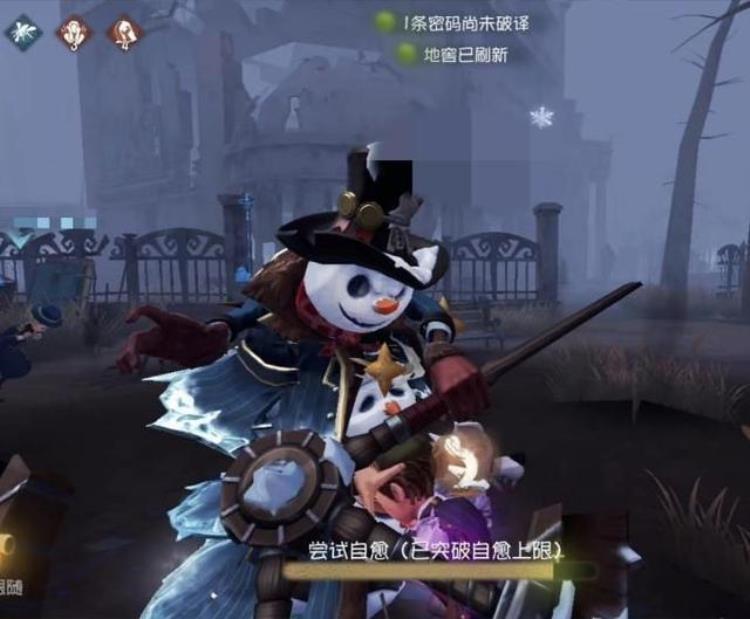750x619 pixels.
Task: Select the red diamond icon showing a head profile
Action: click(124, 31)
